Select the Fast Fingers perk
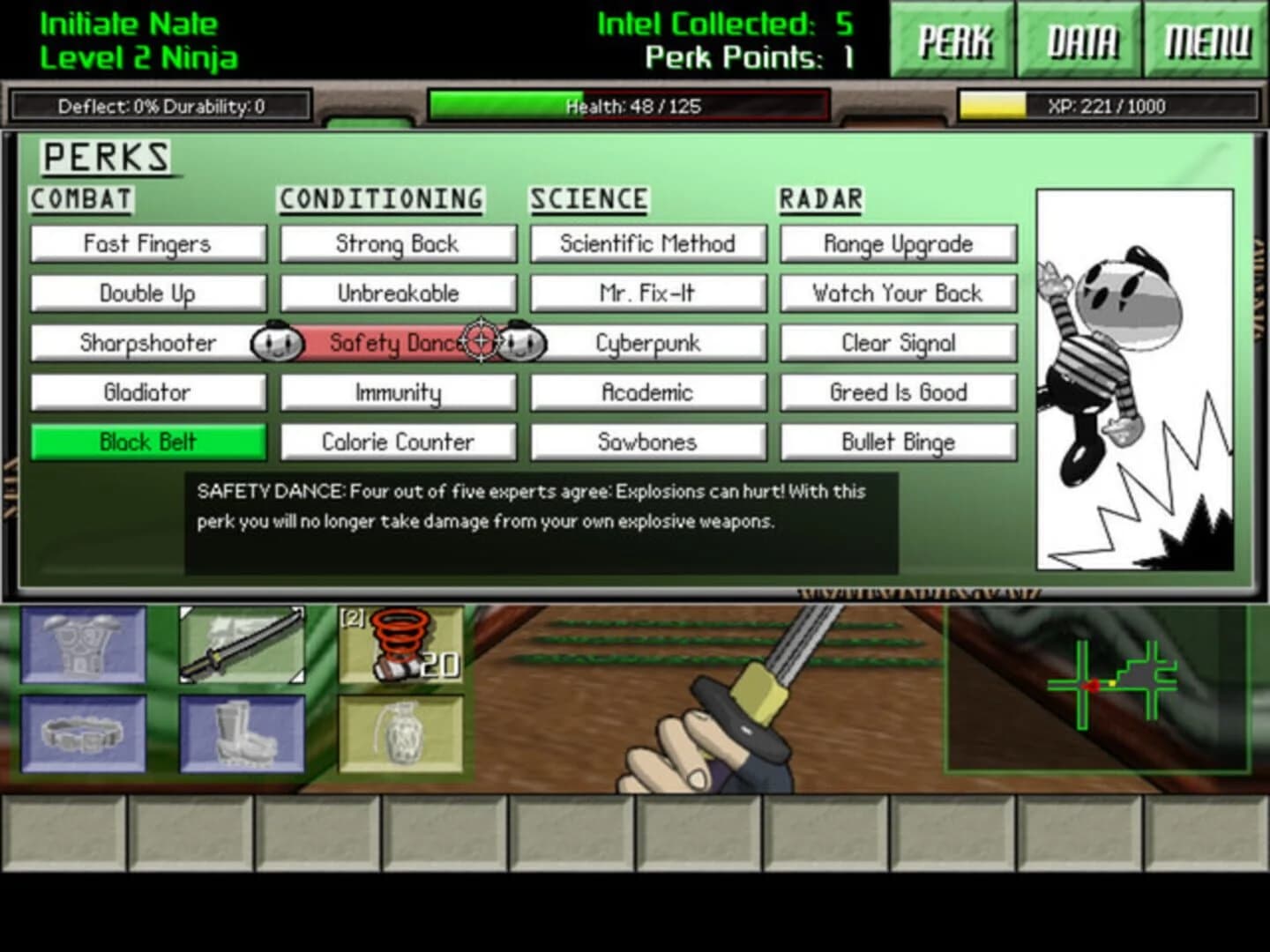Viewport: 1270px width, 952px height. coord(147,244)
